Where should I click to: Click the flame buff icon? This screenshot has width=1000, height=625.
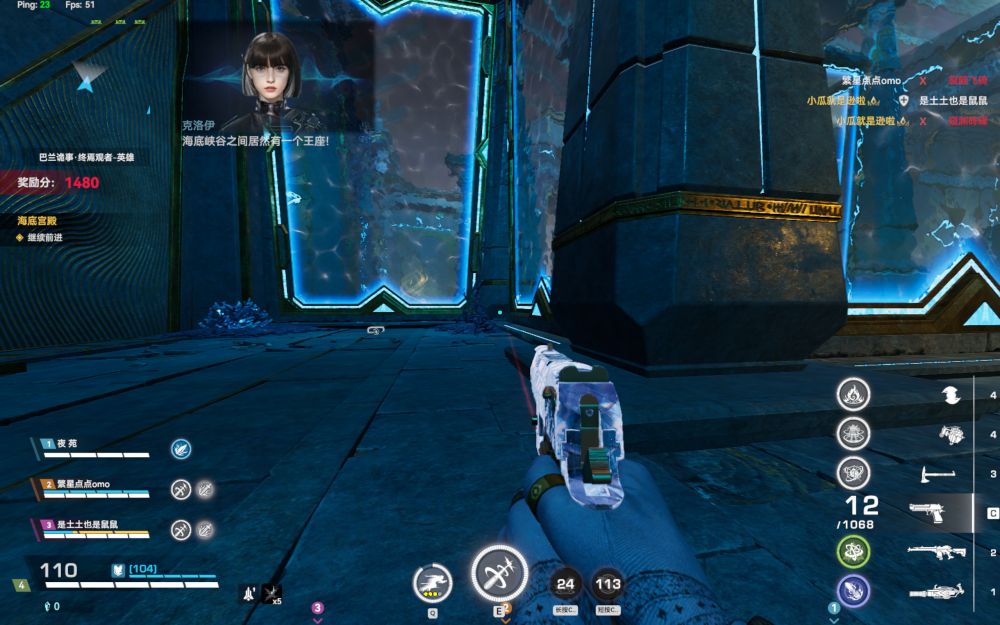point(853,394)
